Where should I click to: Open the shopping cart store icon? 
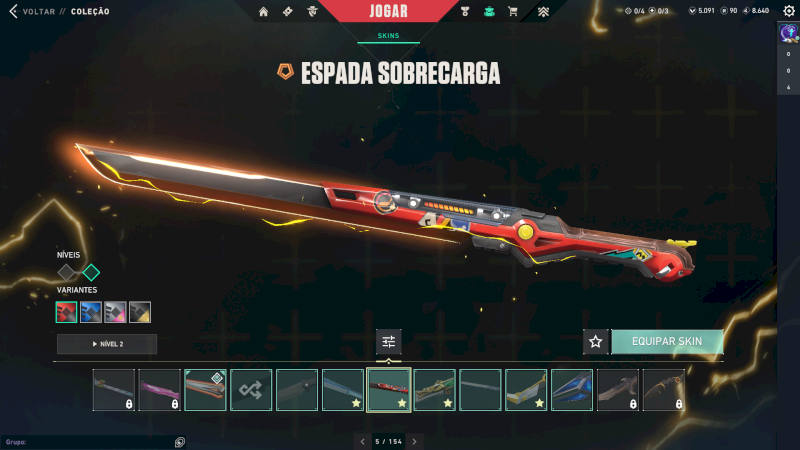[x=513, y=12]
